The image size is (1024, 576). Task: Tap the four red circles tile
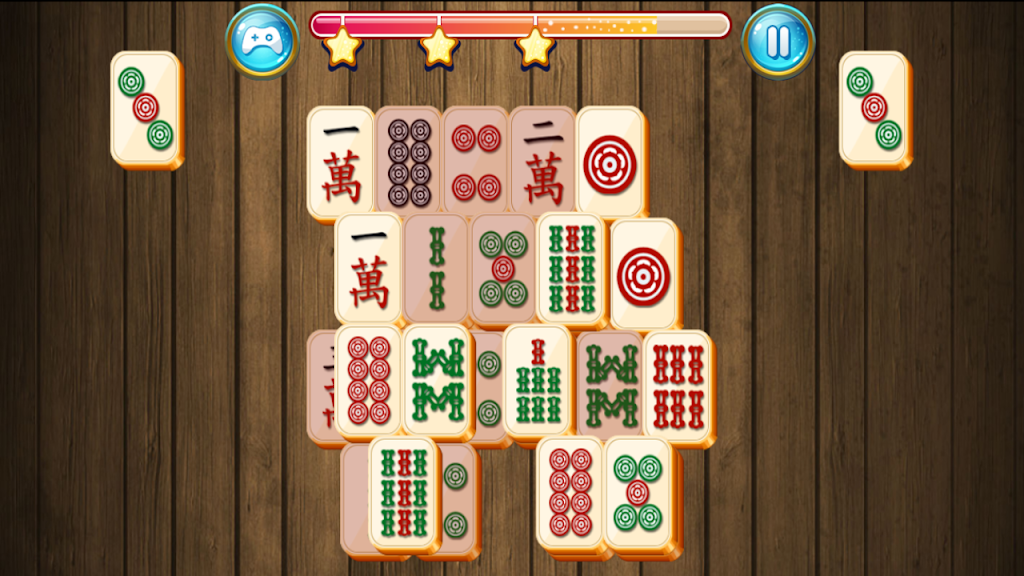pyautogui.click(x=475, y=161)
